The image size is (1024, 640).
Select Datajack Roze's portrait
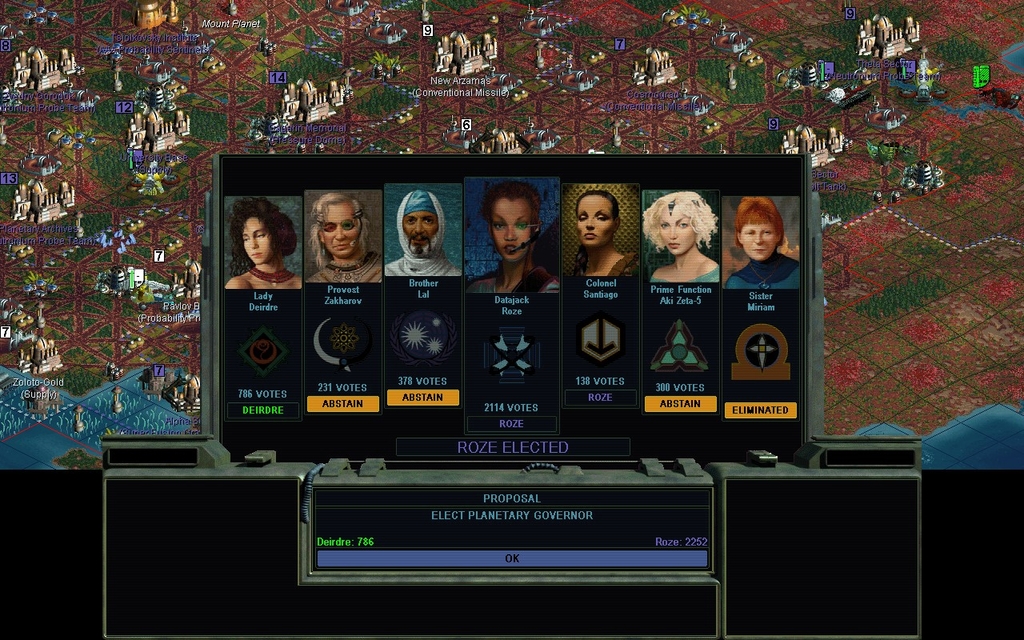point(511,235)
